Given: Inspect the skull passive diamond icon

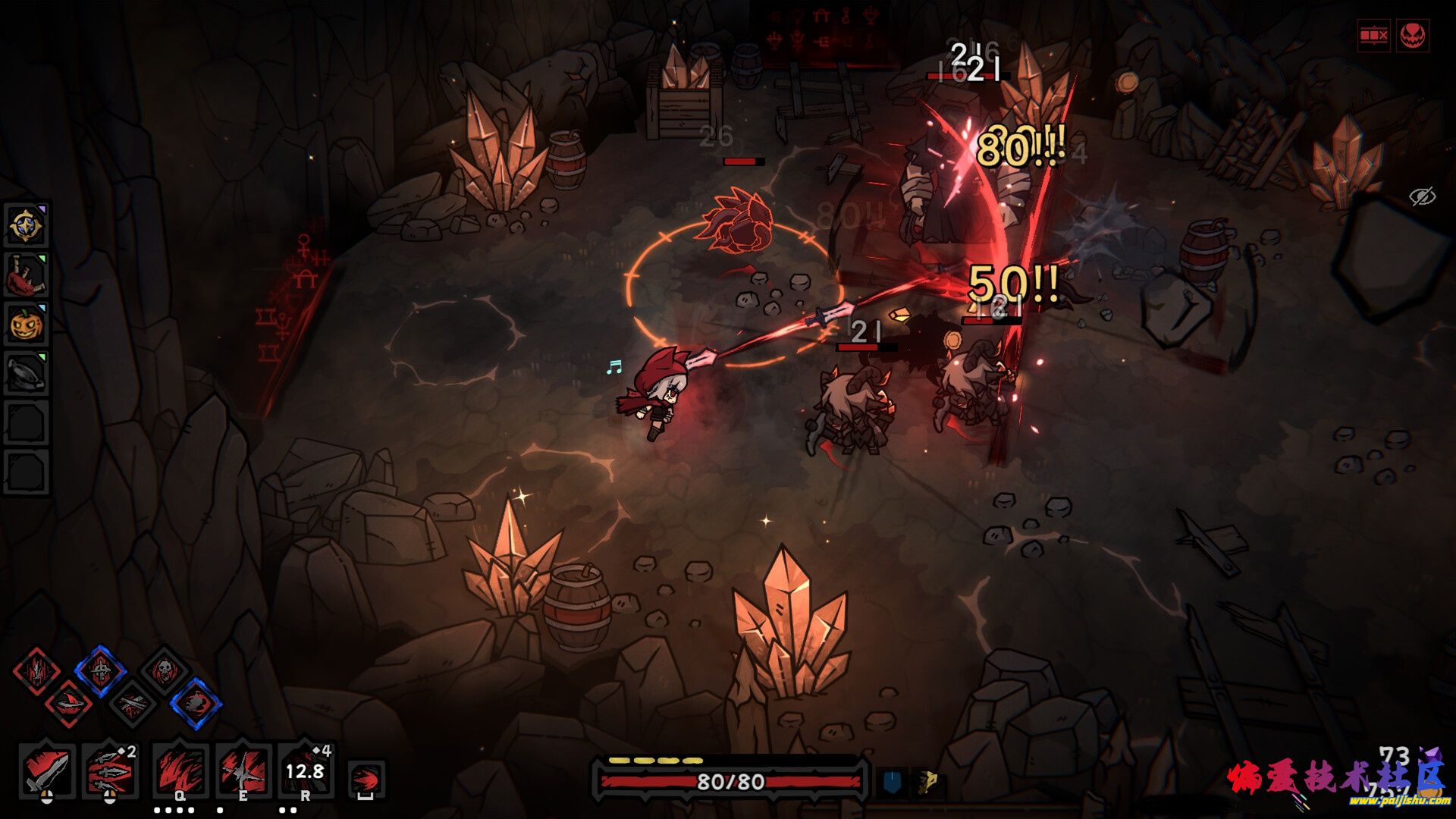Looking at the screenshot, I should pos(164,670).
